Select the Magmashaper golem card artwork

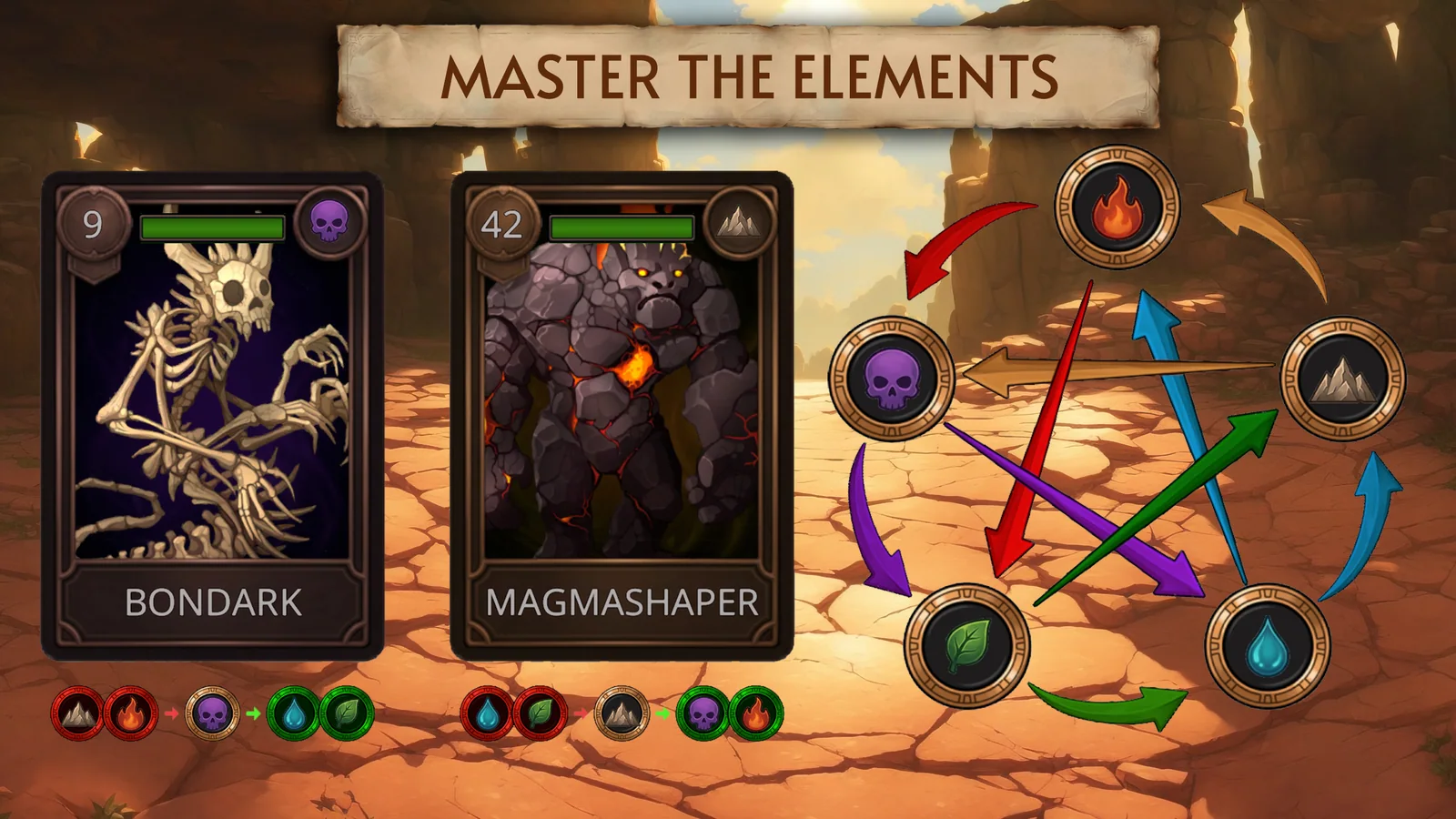625,400
